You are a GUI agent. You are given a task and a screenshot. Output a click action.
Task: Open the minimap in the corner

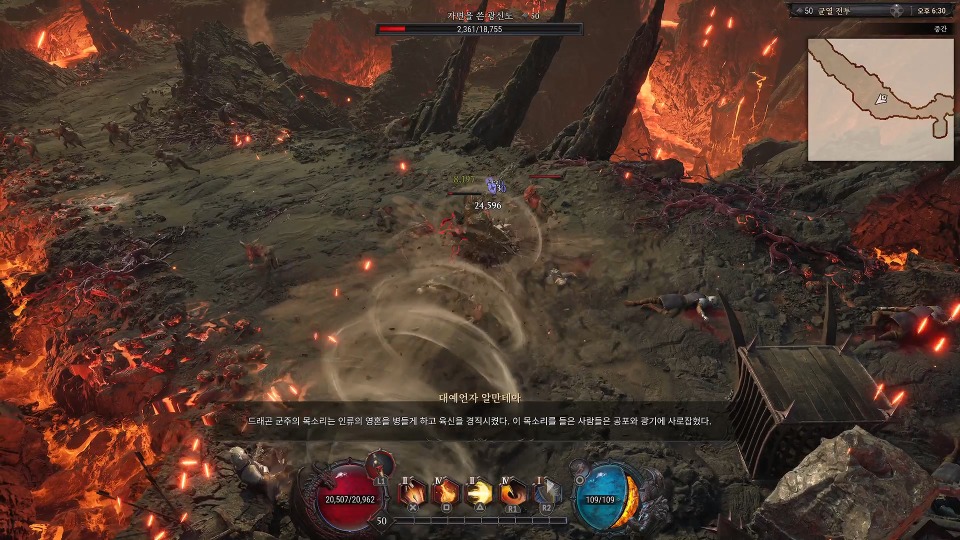click(879, 99)
